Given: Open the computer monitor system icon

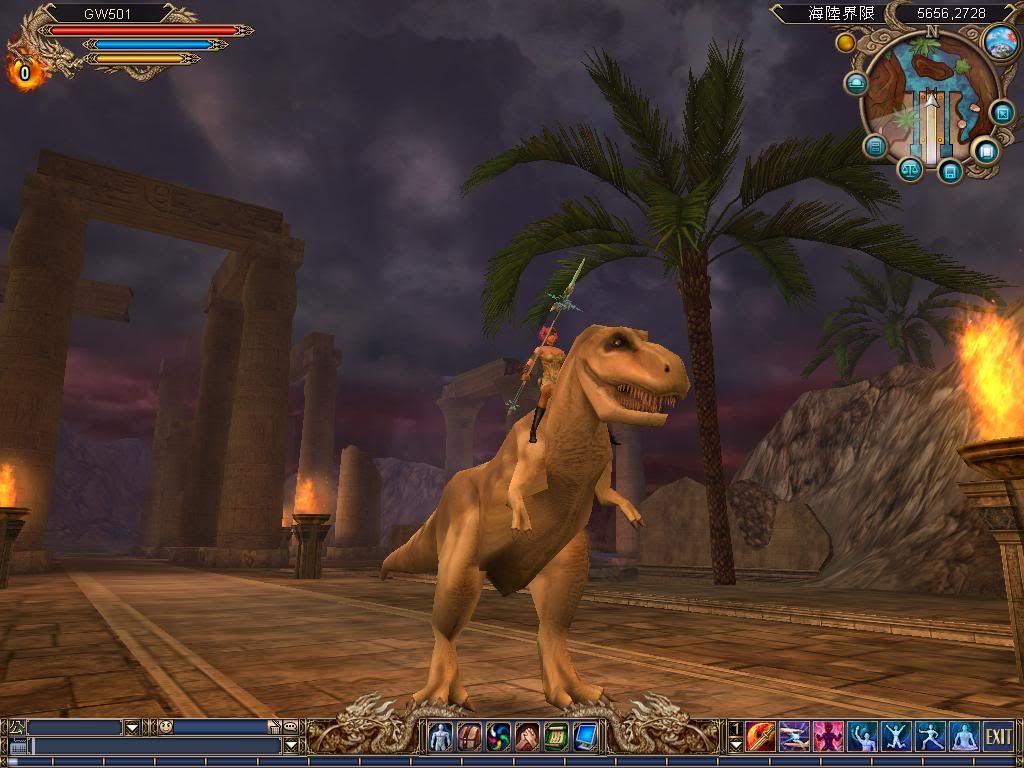Looking at the screenshot, I should click(585, 737).
